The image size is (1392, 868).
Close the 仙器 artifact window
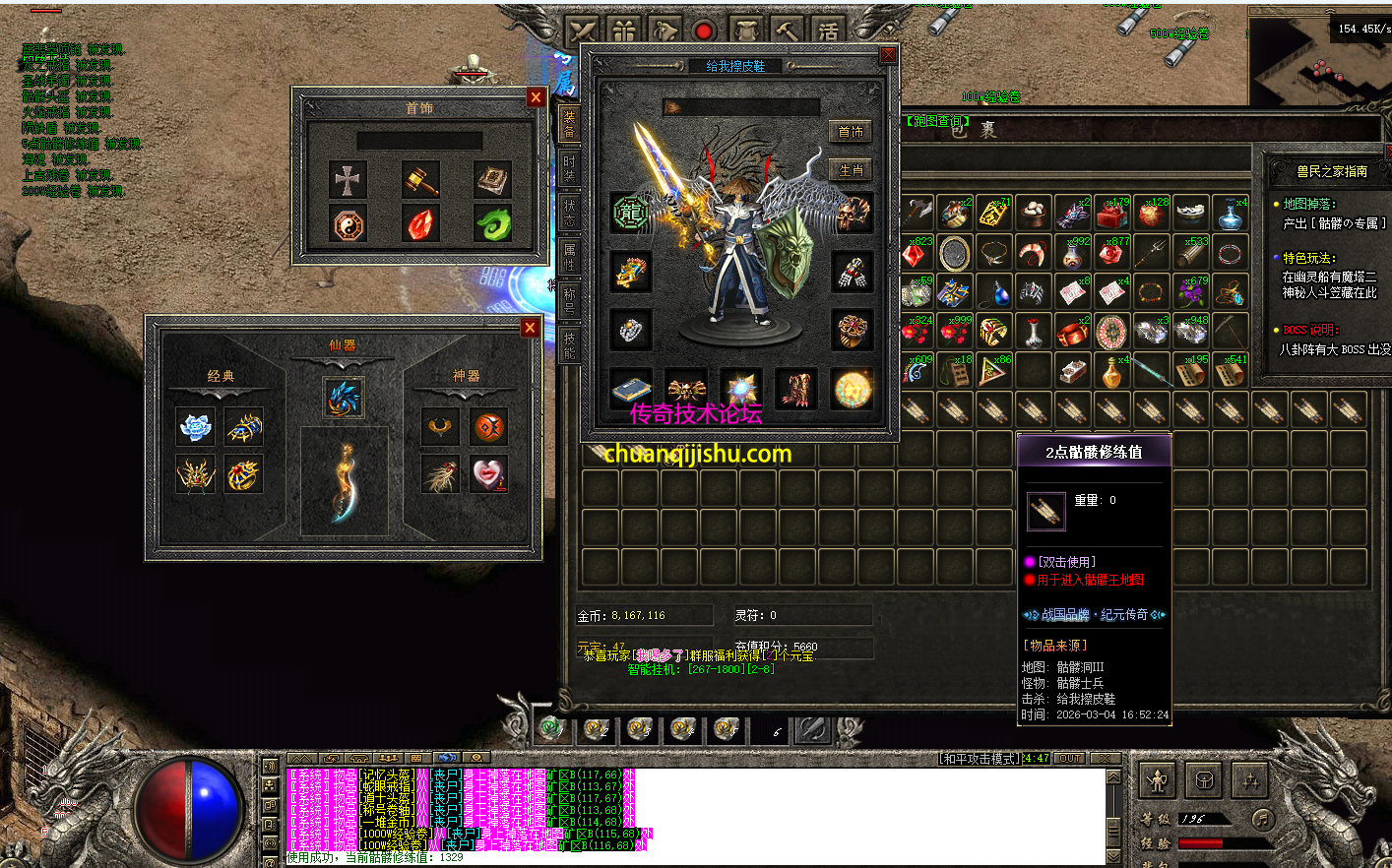[x=530, y=328]
